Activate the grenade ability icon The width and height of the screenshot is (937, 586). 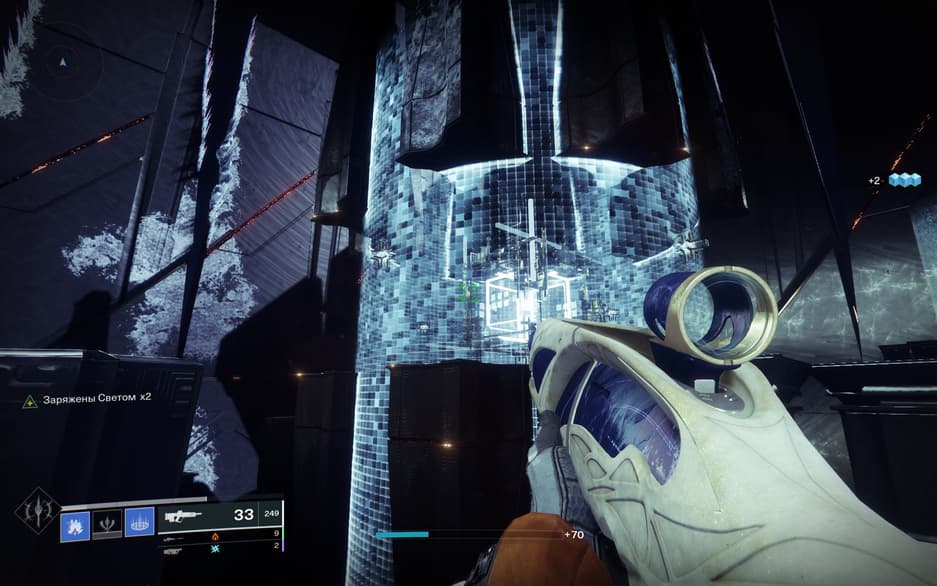click(75, 523)
